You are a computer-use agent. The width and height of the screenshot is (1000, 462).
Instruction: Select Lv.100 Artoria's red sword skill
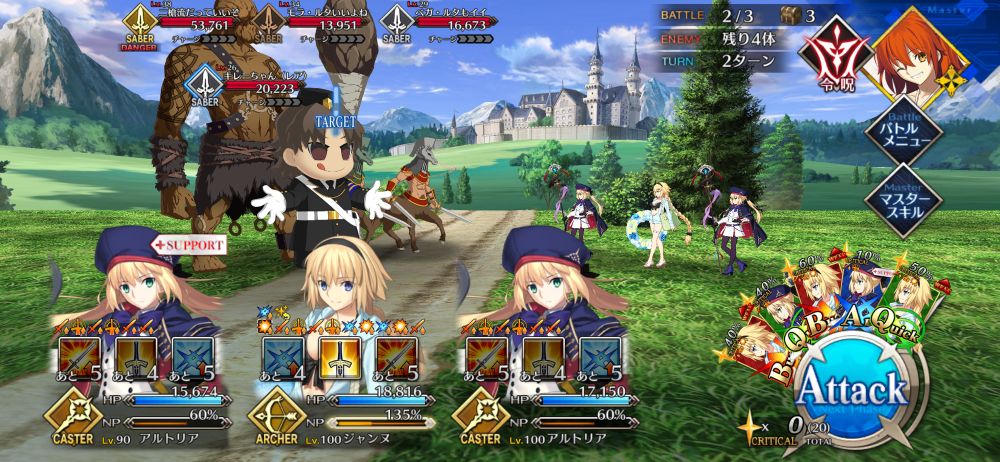click(x=483, y=358)
